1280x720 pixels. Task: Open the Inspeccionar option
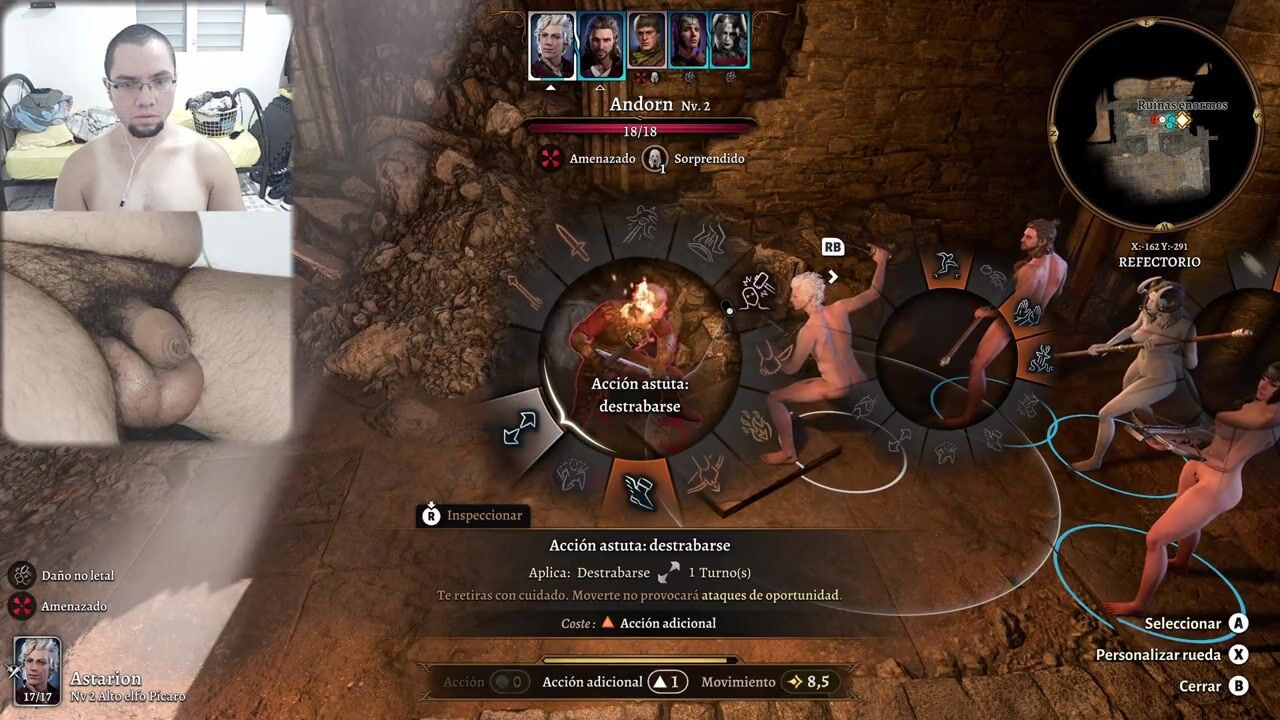[x=472, y=515]
